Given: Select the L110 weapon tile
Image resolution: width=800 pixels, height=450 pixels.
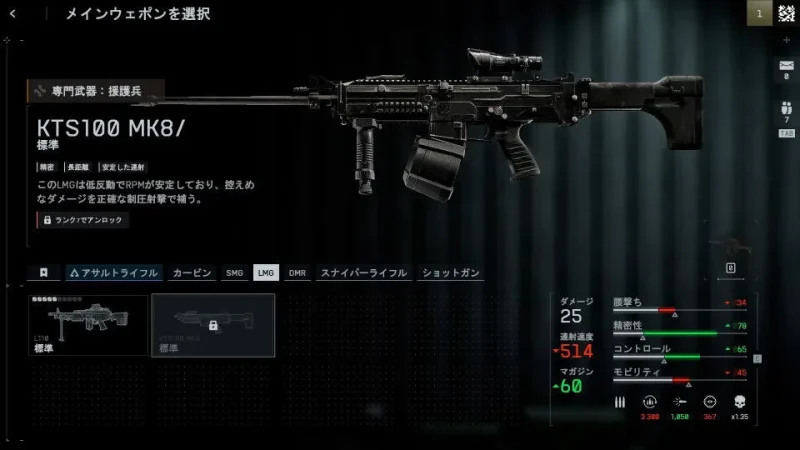Looking at the screenshot, I should pyautogui.click(x=89, y=325).
